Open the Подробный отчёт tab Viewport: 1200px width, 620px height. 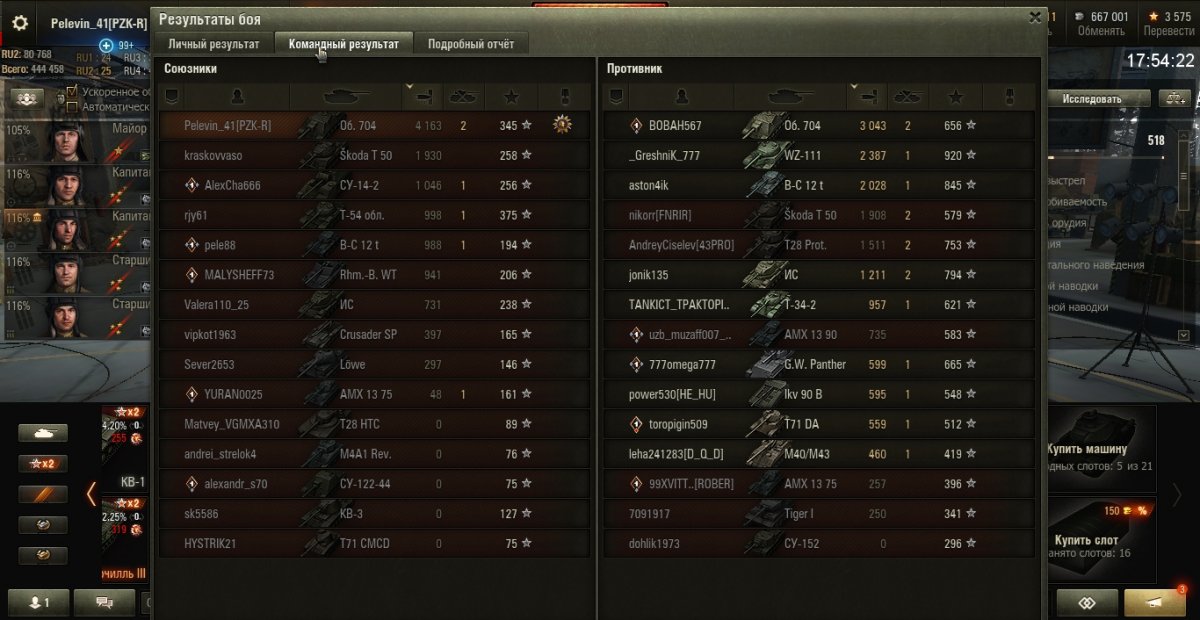tap(471, 44)
